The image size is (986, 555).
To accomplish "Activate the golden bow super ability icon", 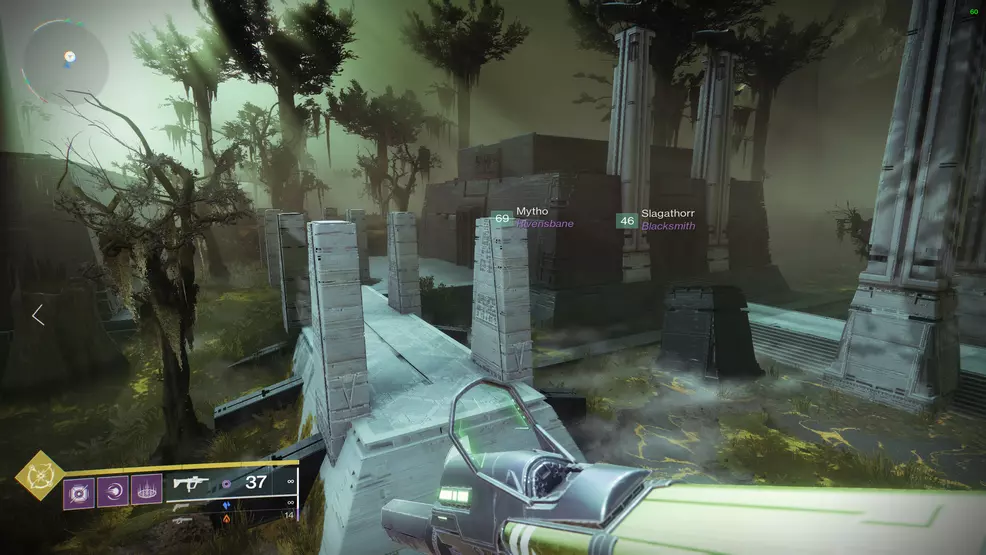I will (x=40, y=475).
